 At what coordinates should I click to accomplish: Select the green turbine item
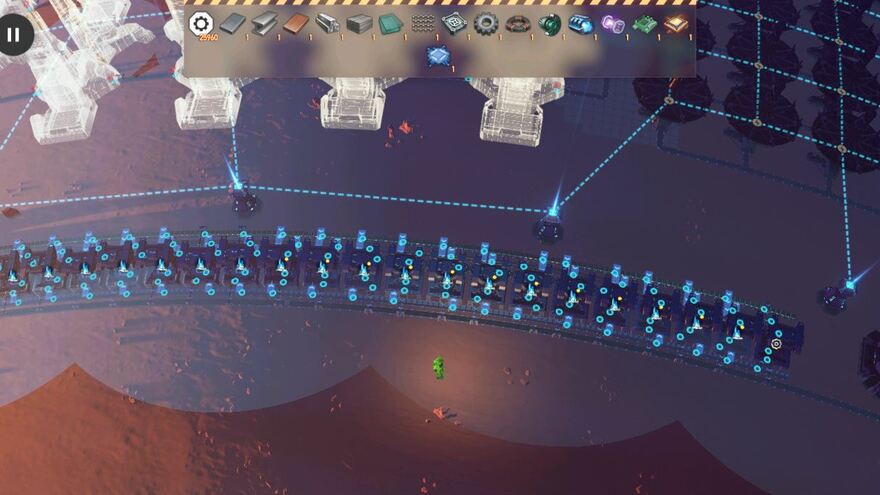(550, 23)
